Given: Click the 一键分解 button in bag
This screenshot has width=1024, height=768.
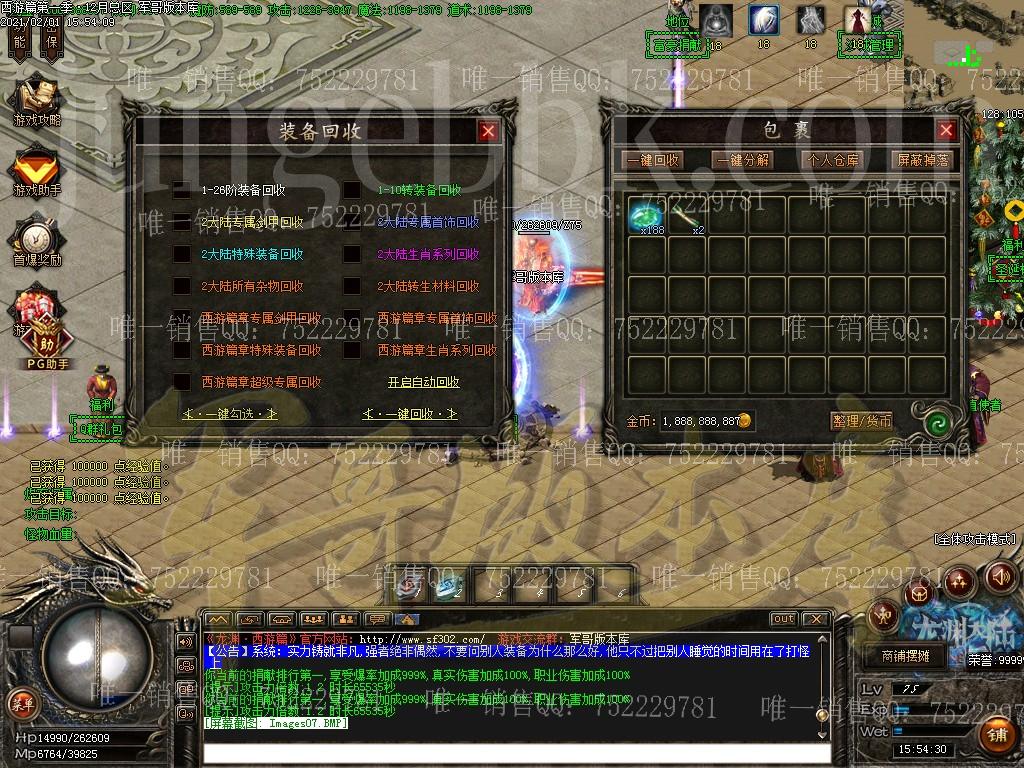Looking at the screenshot, I should click(742, 160).
